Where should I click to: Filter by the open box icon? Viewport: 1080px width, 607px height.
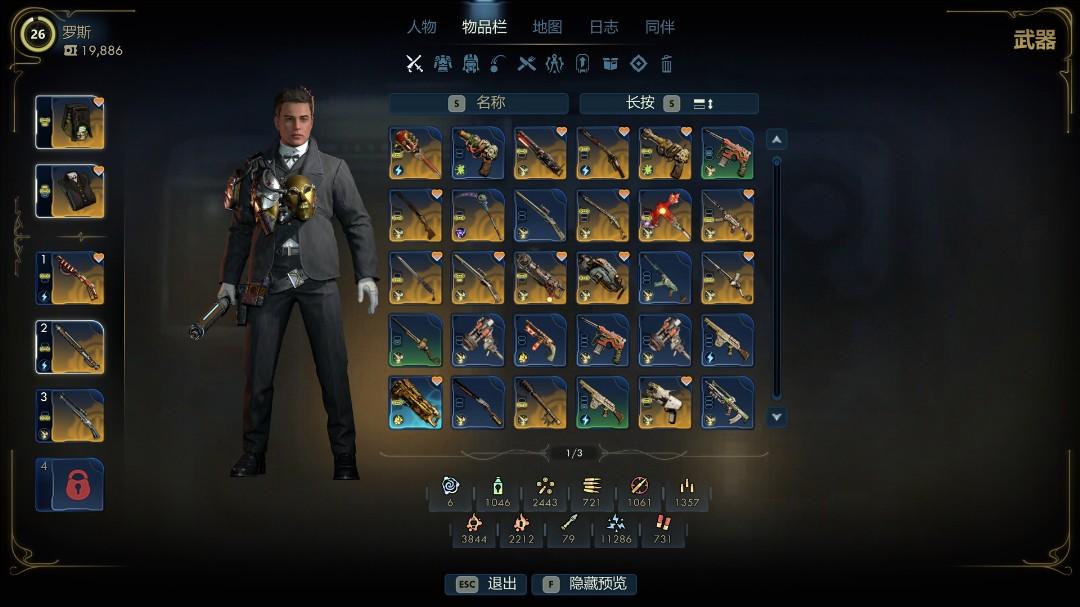point(610,64)
